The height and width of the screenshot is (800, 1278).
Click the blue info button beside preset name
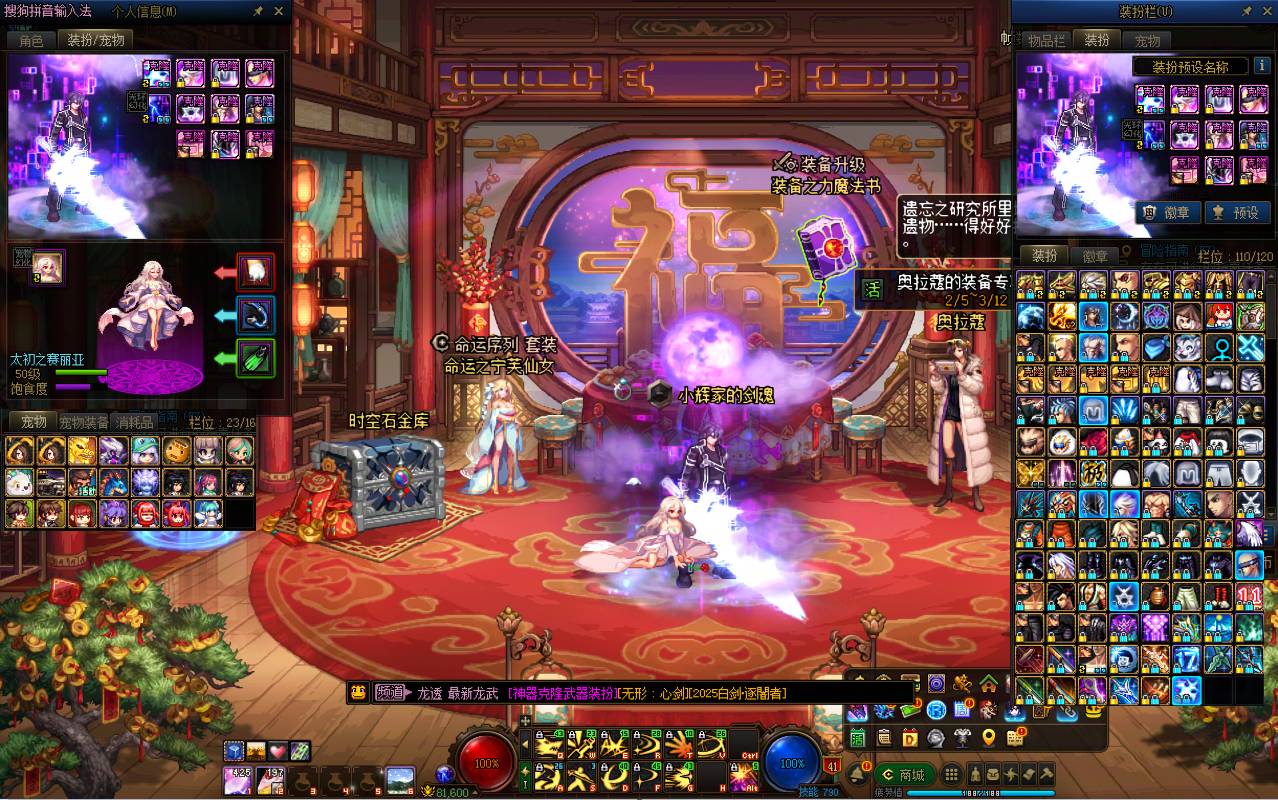pyautogui.click(x=1260, y=67)
